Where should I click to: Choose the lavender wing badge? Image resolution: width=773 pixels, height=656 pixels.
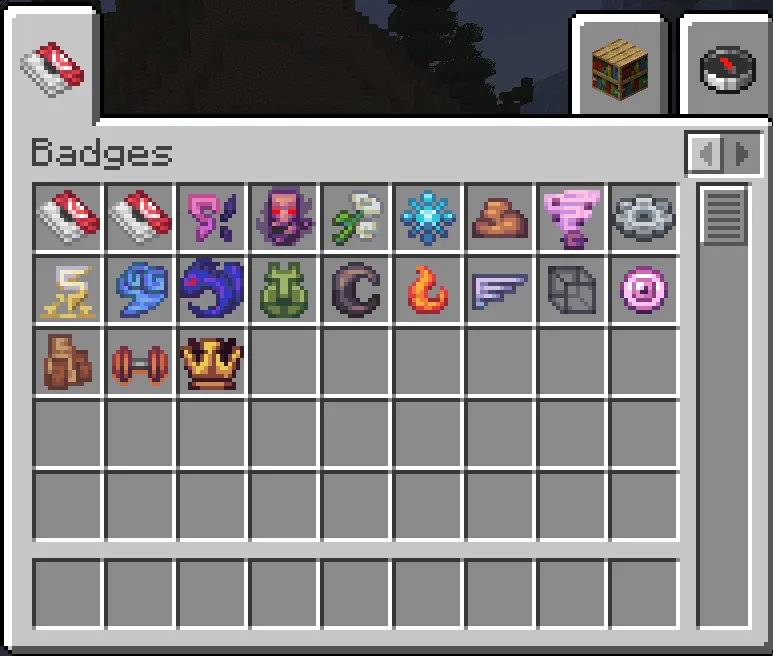point(500,290)
